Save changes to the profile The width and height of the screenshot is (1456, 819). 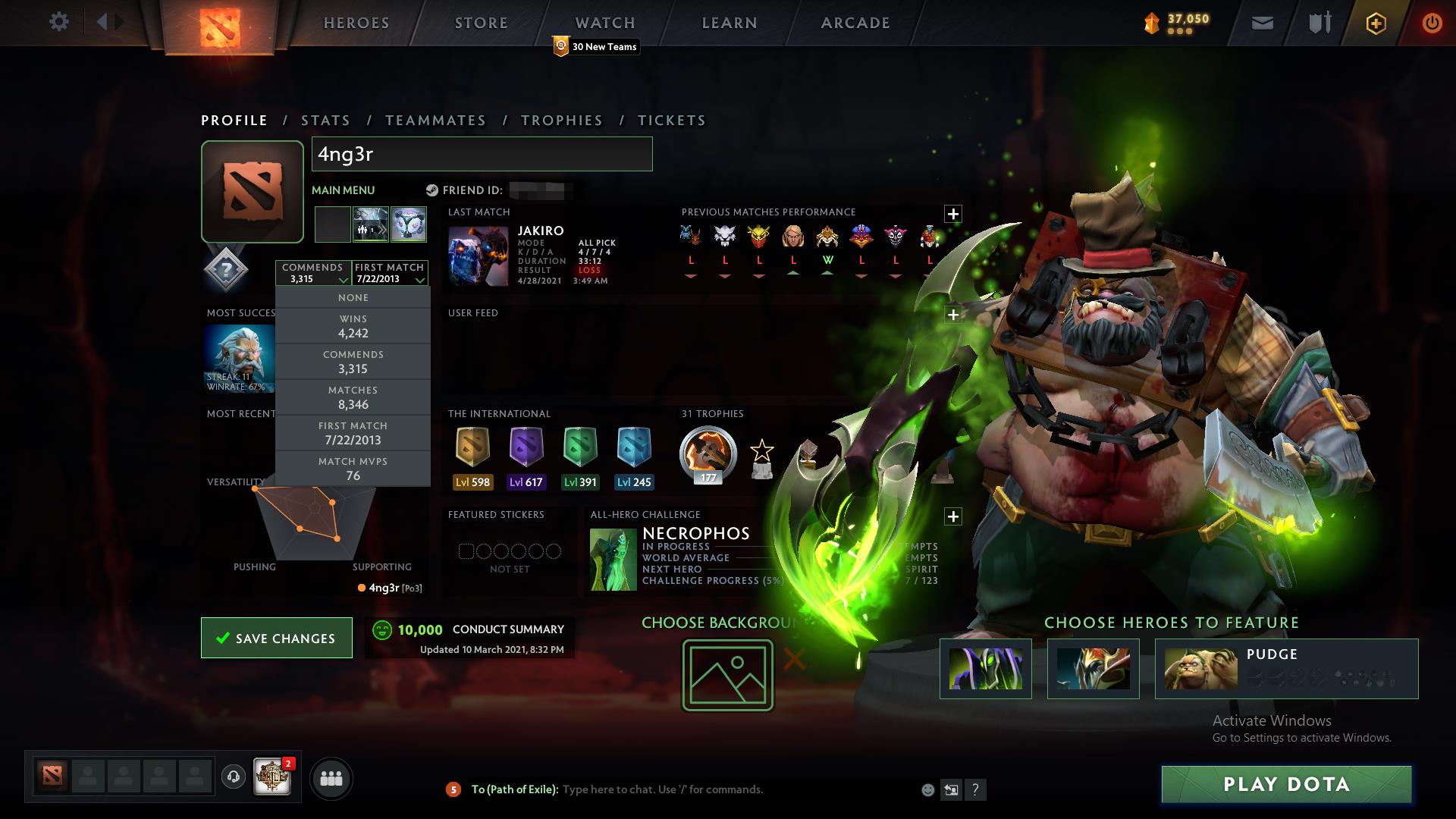coord(277,638)
